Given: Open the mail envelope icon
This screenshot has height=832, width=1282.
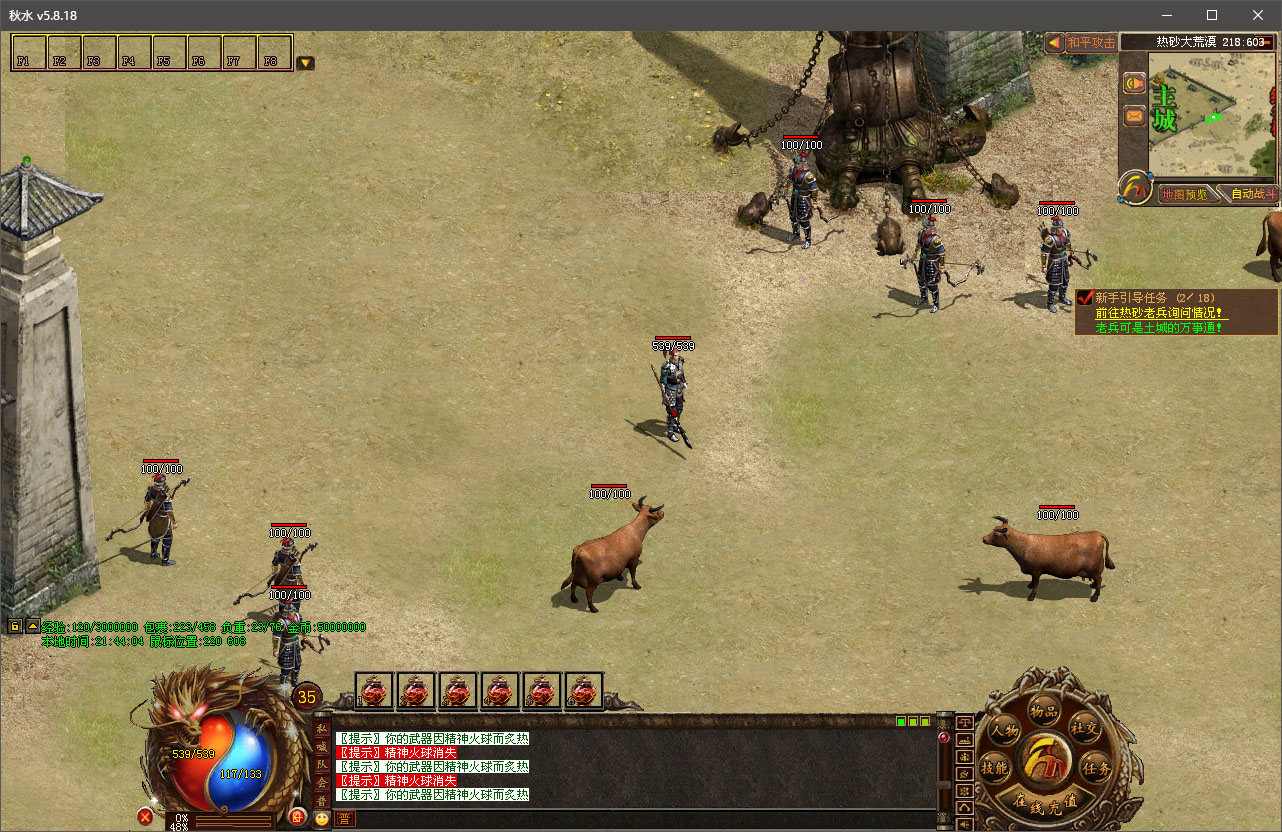Looking at the screenshot, I should (1135, 116).
